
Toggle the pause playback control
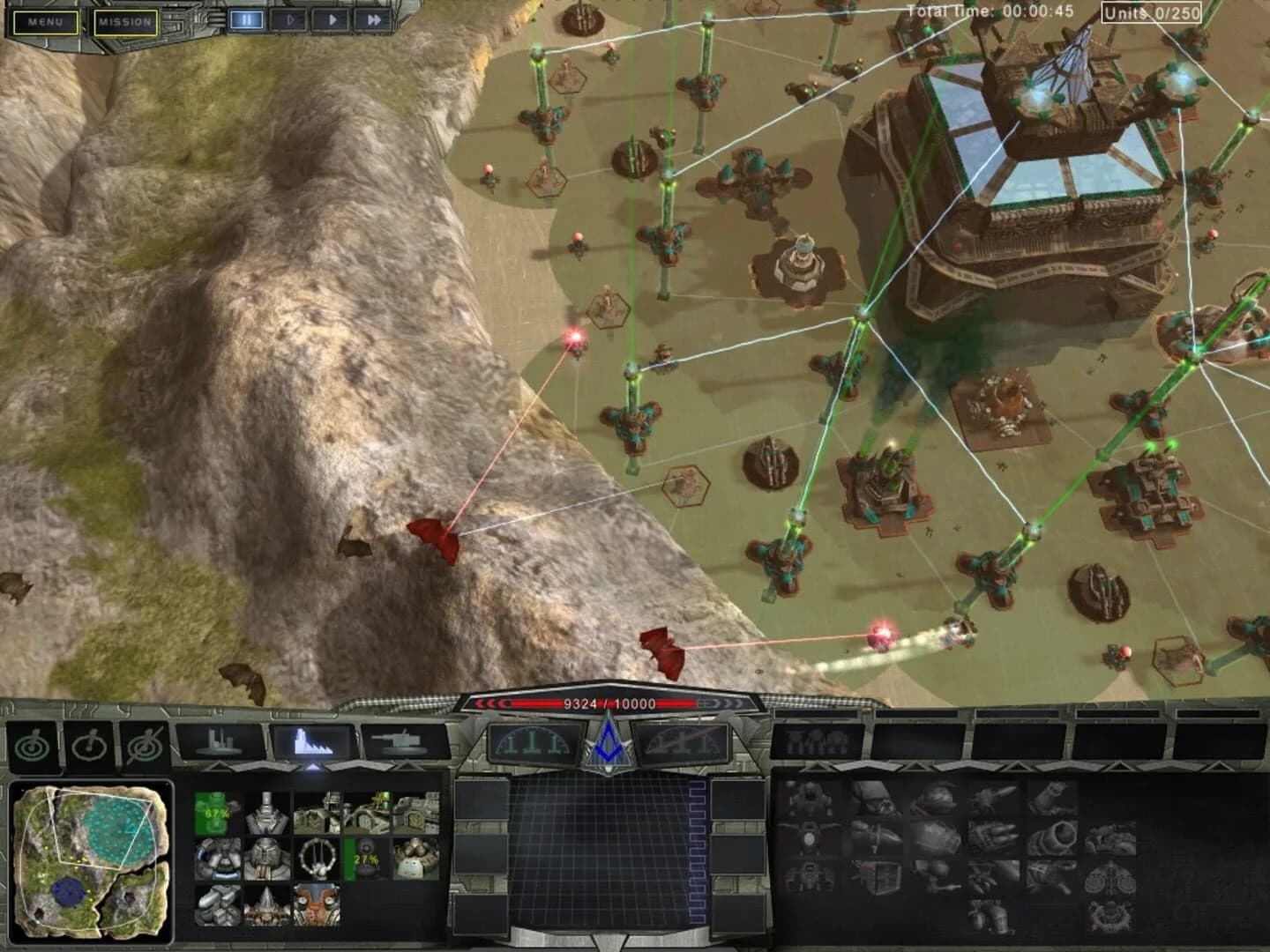pos(248,19)
